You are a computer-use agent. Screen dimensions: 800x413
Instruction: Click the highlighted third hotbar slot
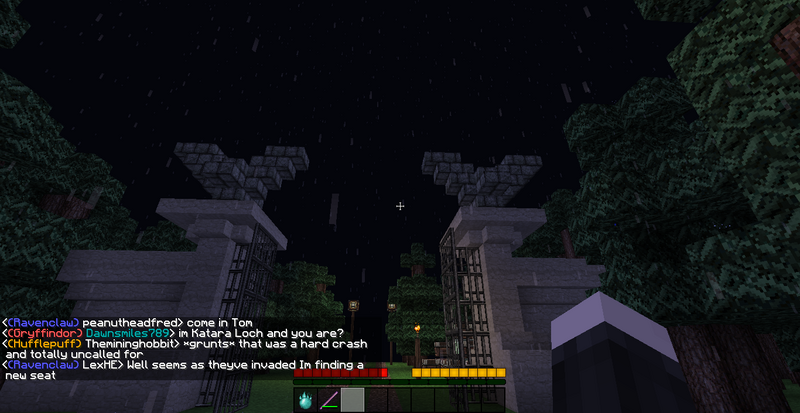click(352, 401)
